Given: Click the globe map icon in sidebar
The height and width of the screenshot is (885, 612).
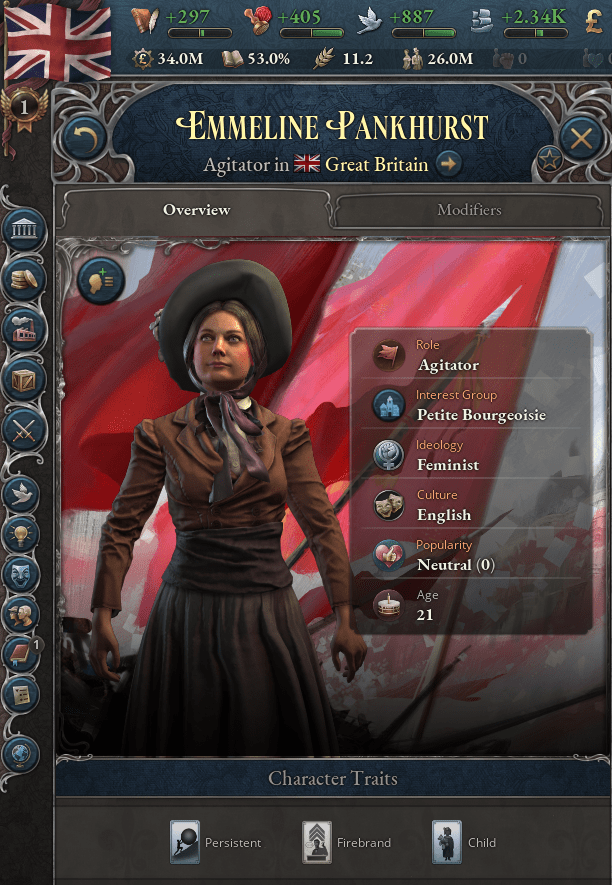Looking at the screenshot, I should coord(22,753).
